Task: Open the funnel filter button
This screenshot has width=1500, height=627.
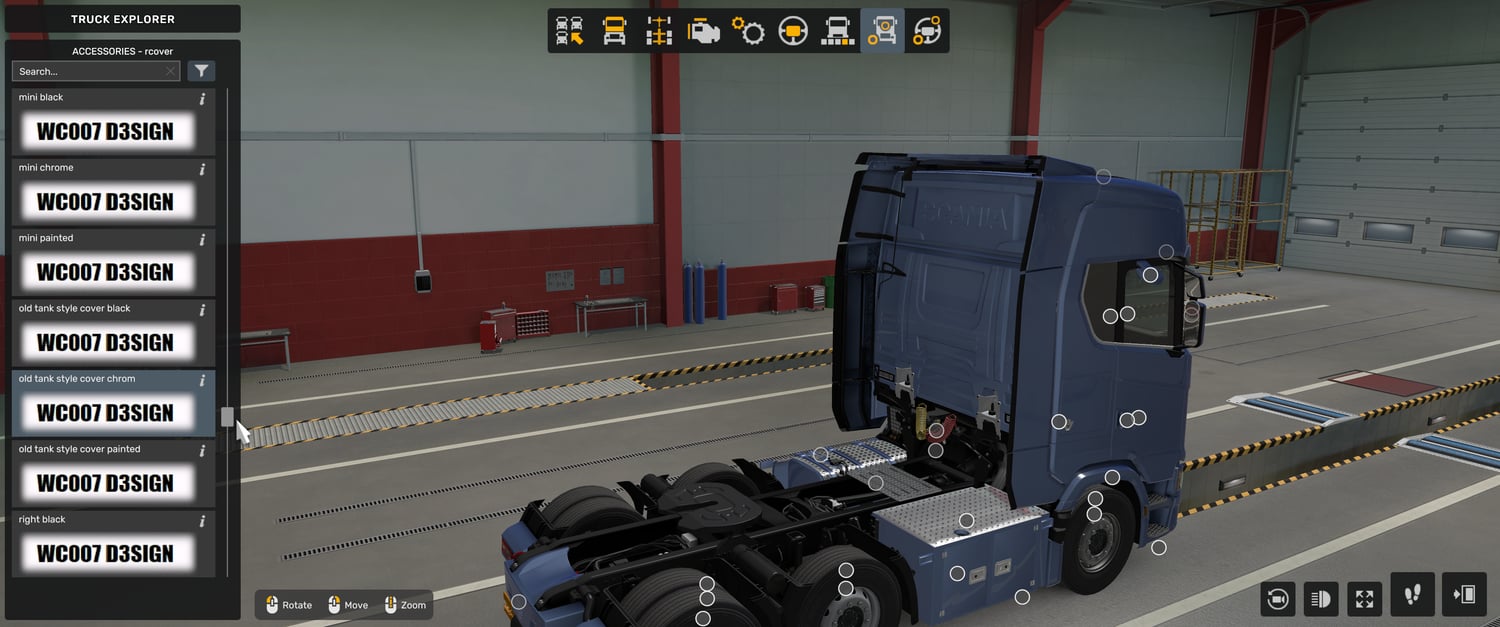Action: pos(202,71)
